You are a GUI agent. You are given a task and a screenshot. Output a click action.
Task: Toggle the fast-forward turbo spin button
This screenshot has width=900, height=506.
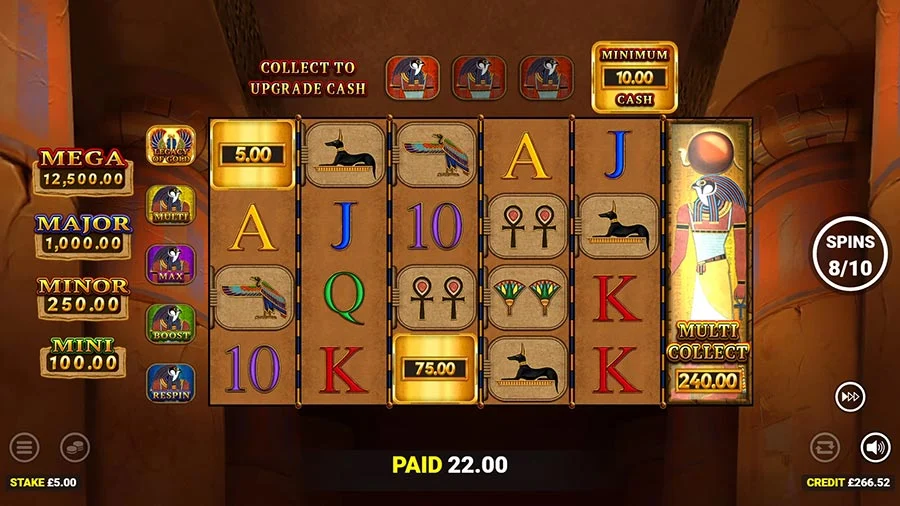click(850, 397)
